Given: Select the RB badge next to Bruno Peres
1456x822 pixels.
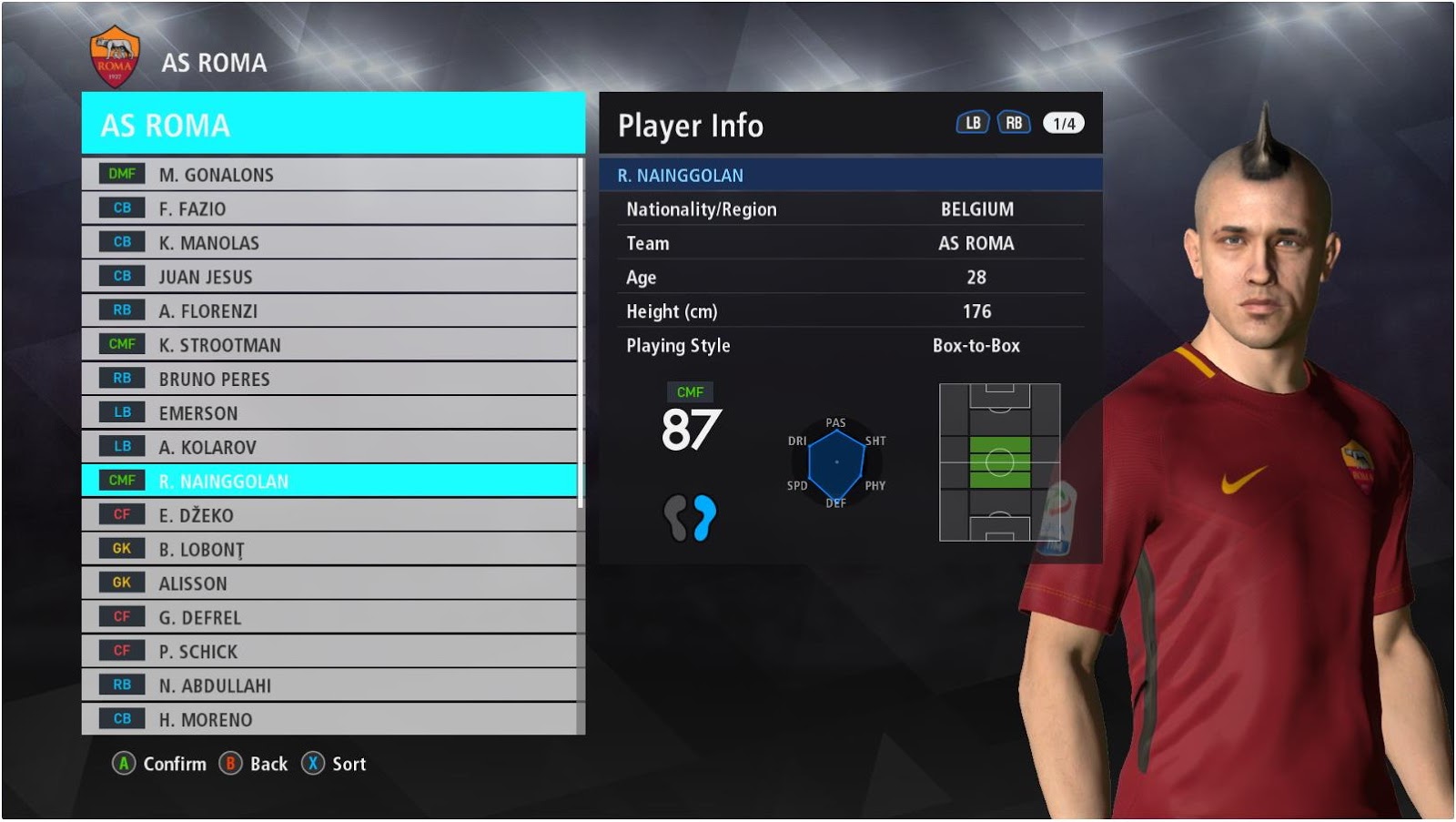Looking at the screenshot, I should click(x=120, y=379).
